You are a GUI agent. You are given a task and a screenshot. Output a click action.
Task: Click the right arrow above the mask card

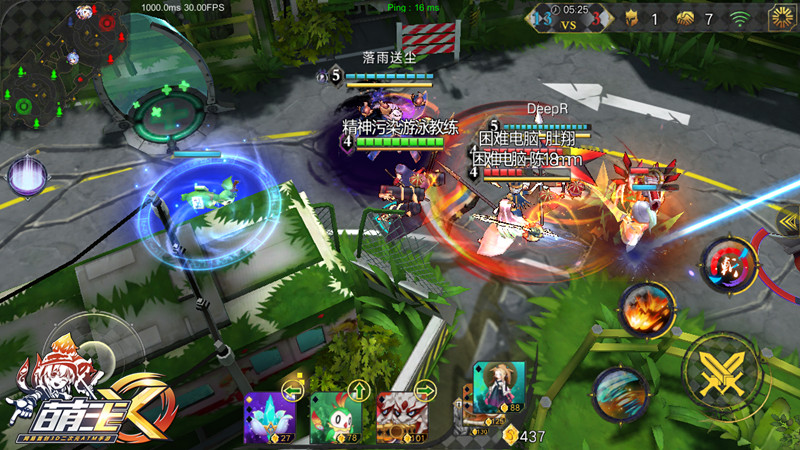(x=427, y=390)
